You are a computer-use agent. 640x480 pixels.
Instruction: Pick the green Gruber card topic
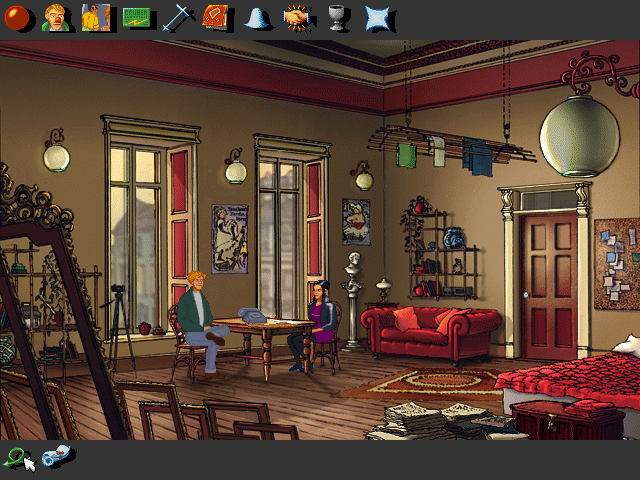[x=137, y=17]
